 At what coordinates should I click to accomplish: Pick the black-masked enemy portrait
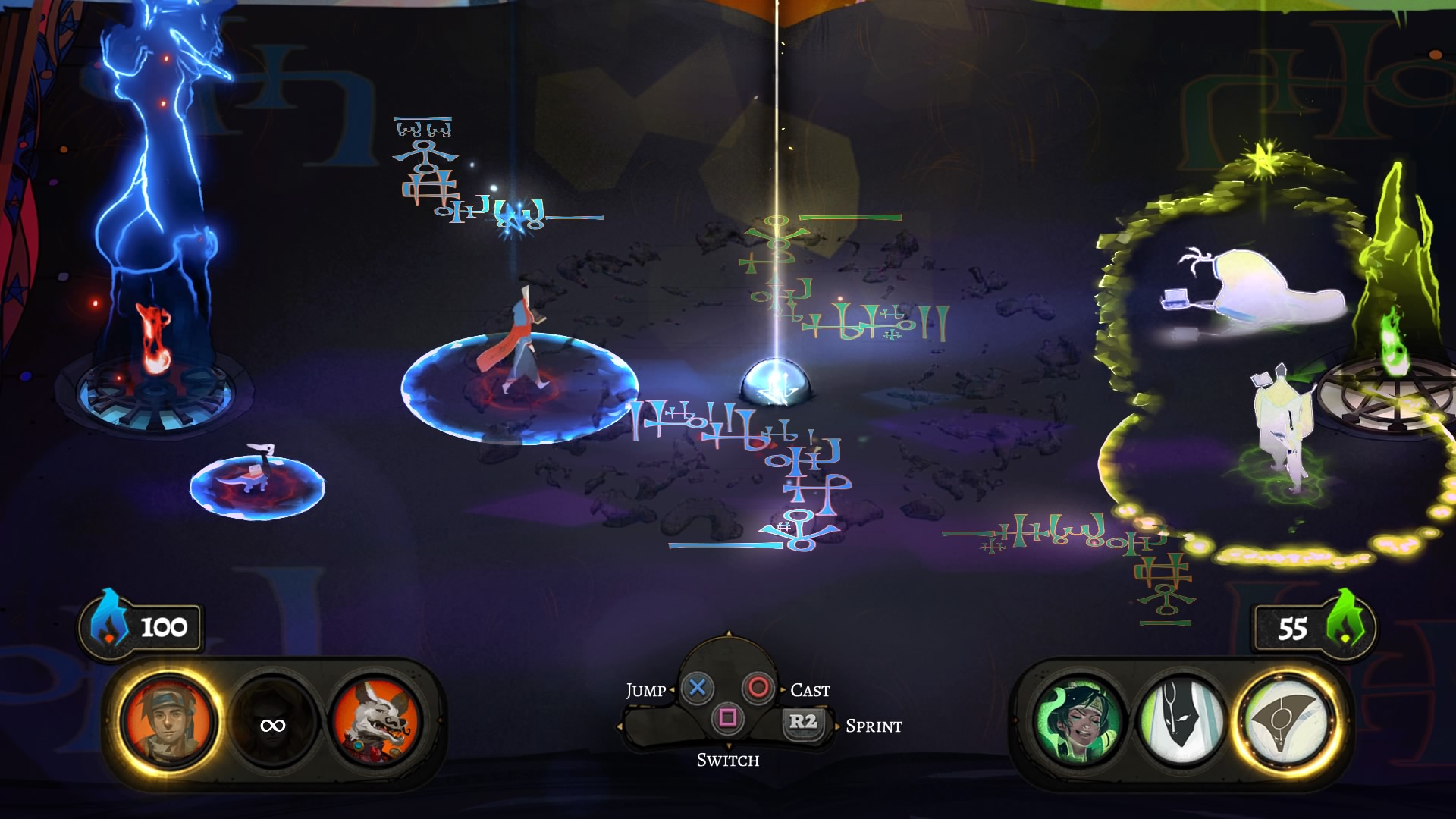point(1181,723)
